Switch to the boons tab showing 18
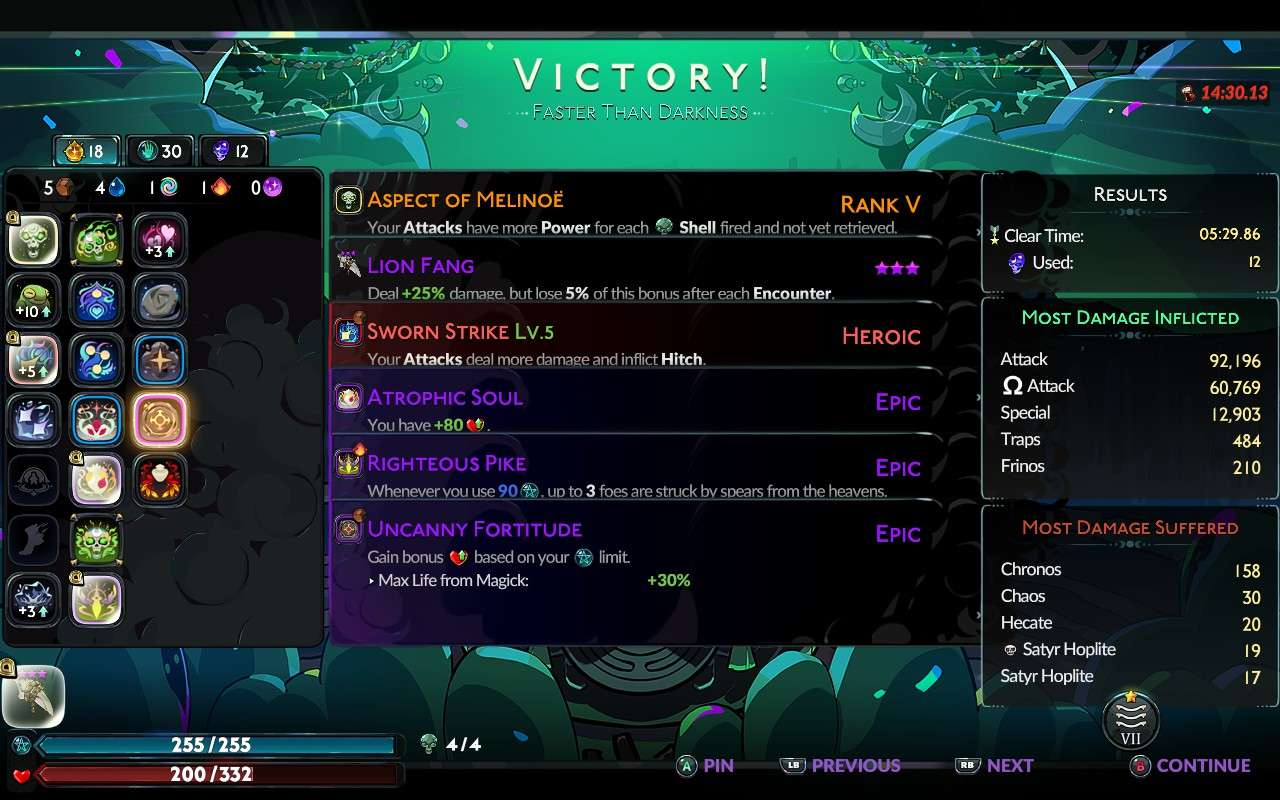Image resolution: width=1280 pixels, height=800 pixels. pyautogui.click(x=85, y=151)
